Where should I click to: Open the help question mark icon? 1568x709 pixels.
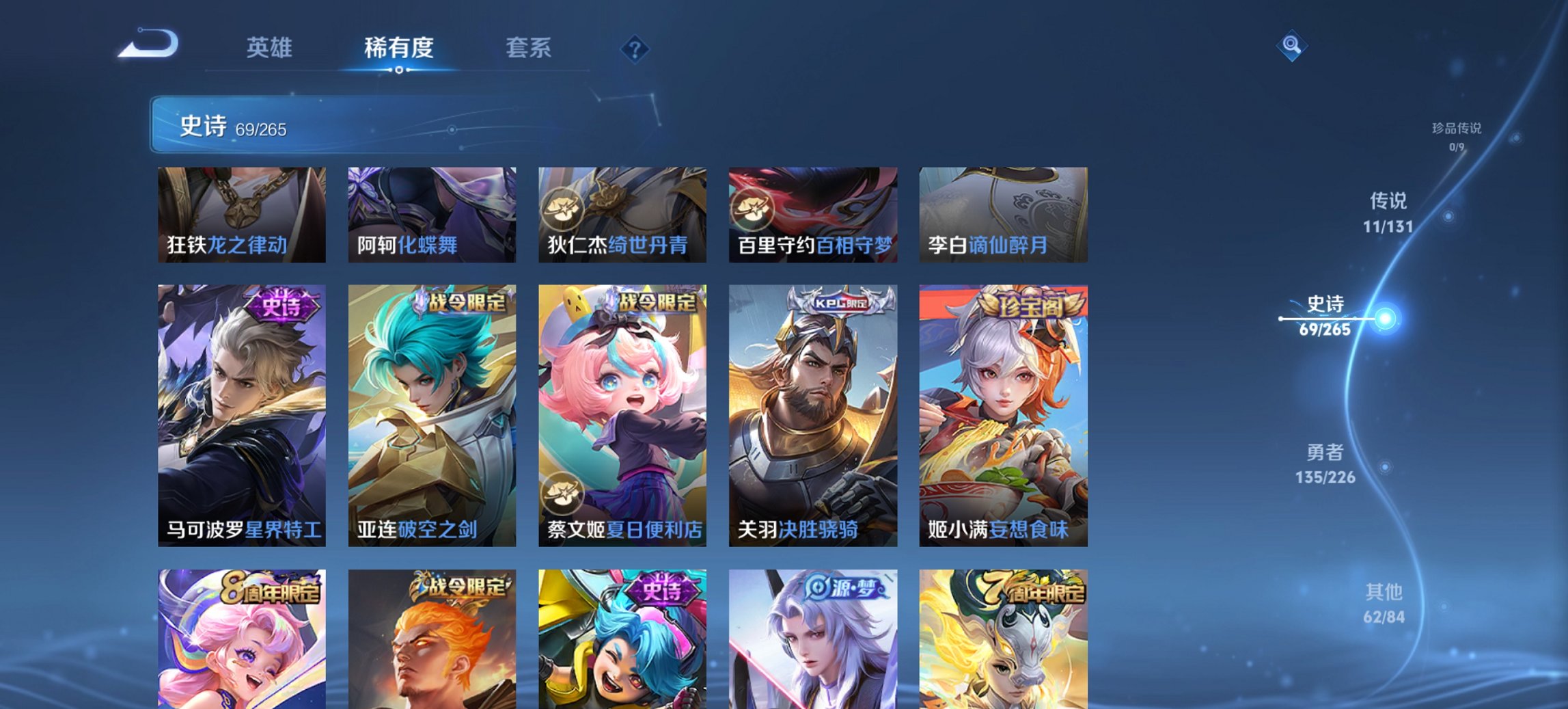click(635, 49)
